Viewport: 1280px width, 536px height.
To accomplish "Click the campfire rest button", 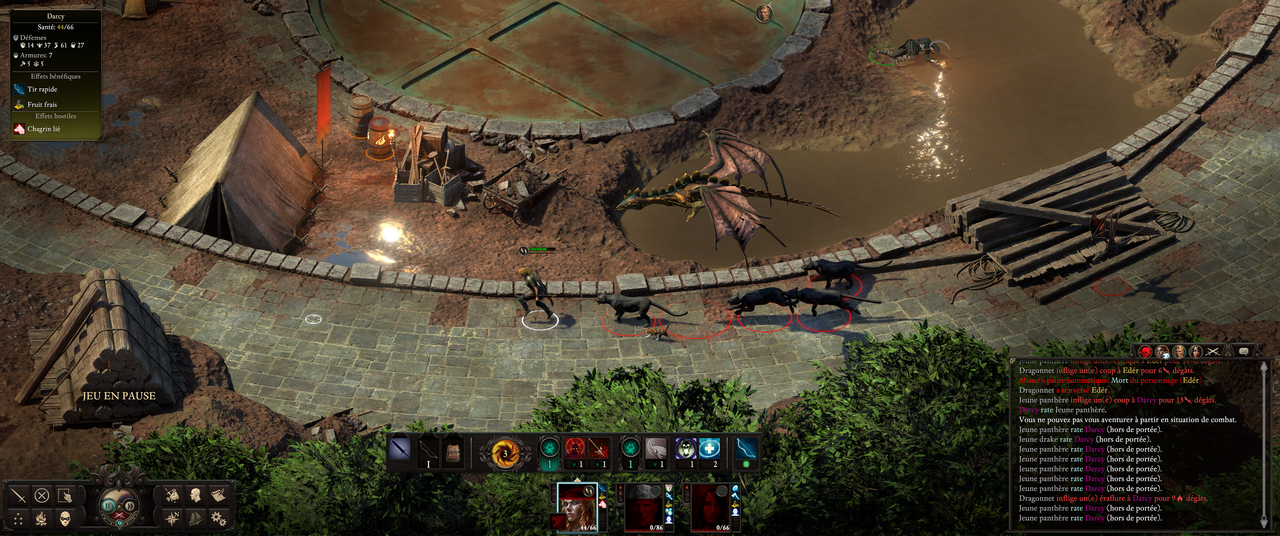I will click(42, 518).
